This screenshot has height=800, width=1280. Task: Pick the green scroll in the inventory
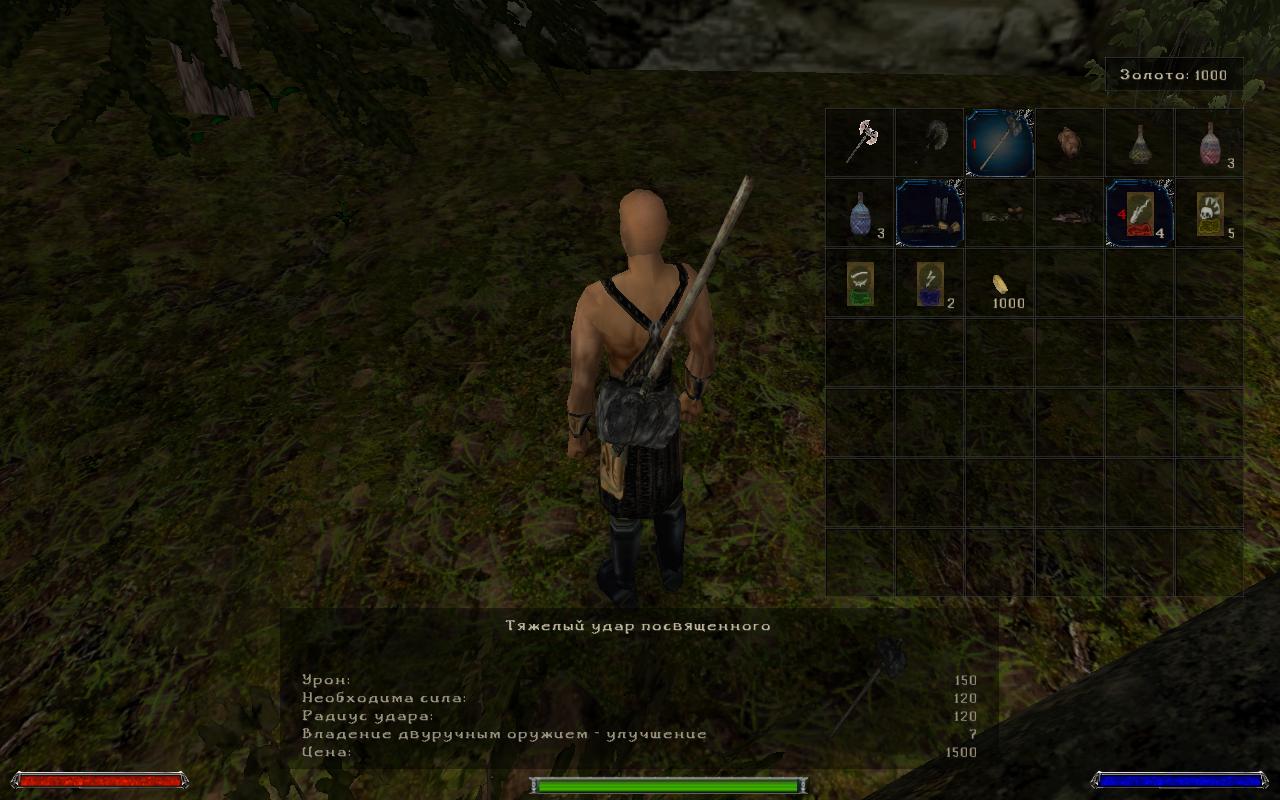(x=859, y=283)
